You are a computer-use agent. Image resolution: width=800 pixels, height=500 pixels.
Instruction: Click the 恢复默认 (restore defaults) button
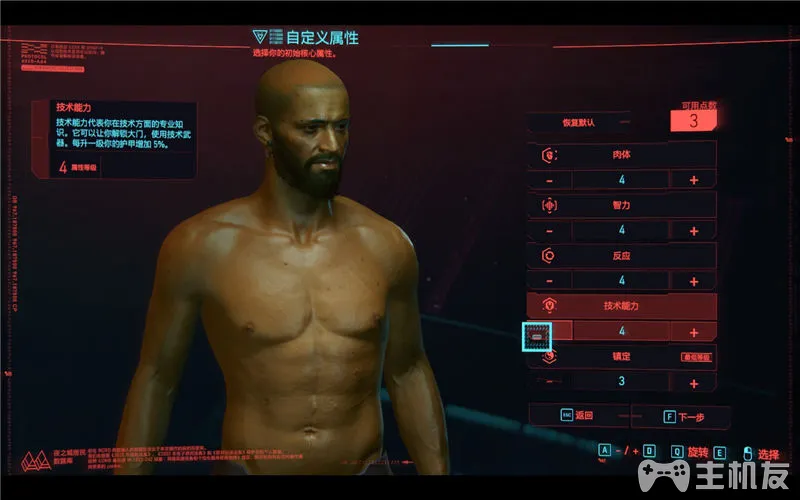pos(578,123)
